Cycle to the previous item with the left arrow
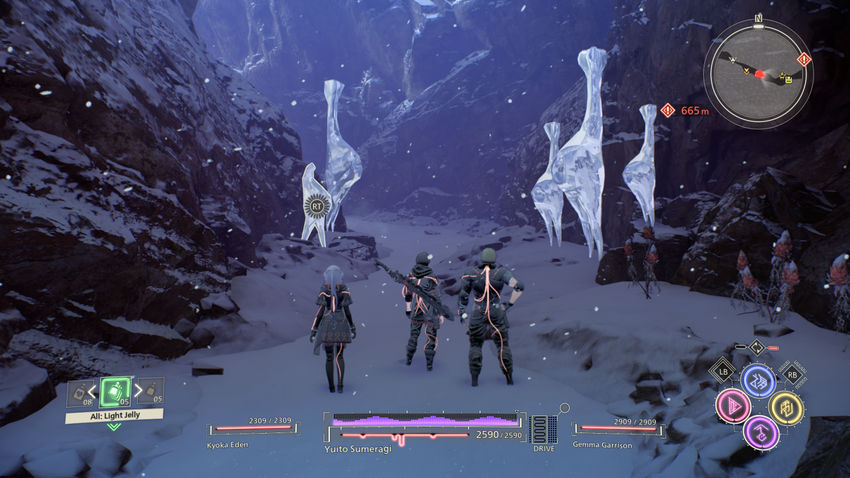 pyautogui.click(x=93, y=391)
